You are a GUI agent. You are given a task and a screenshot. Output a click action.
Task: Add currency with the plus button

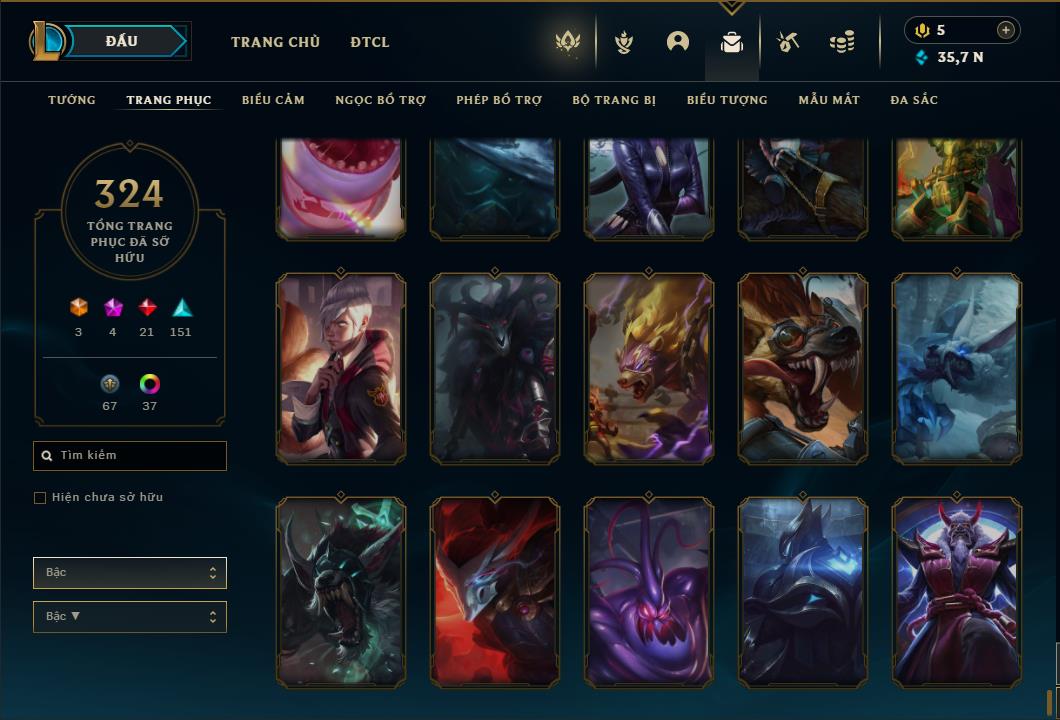coord(1006,30)
